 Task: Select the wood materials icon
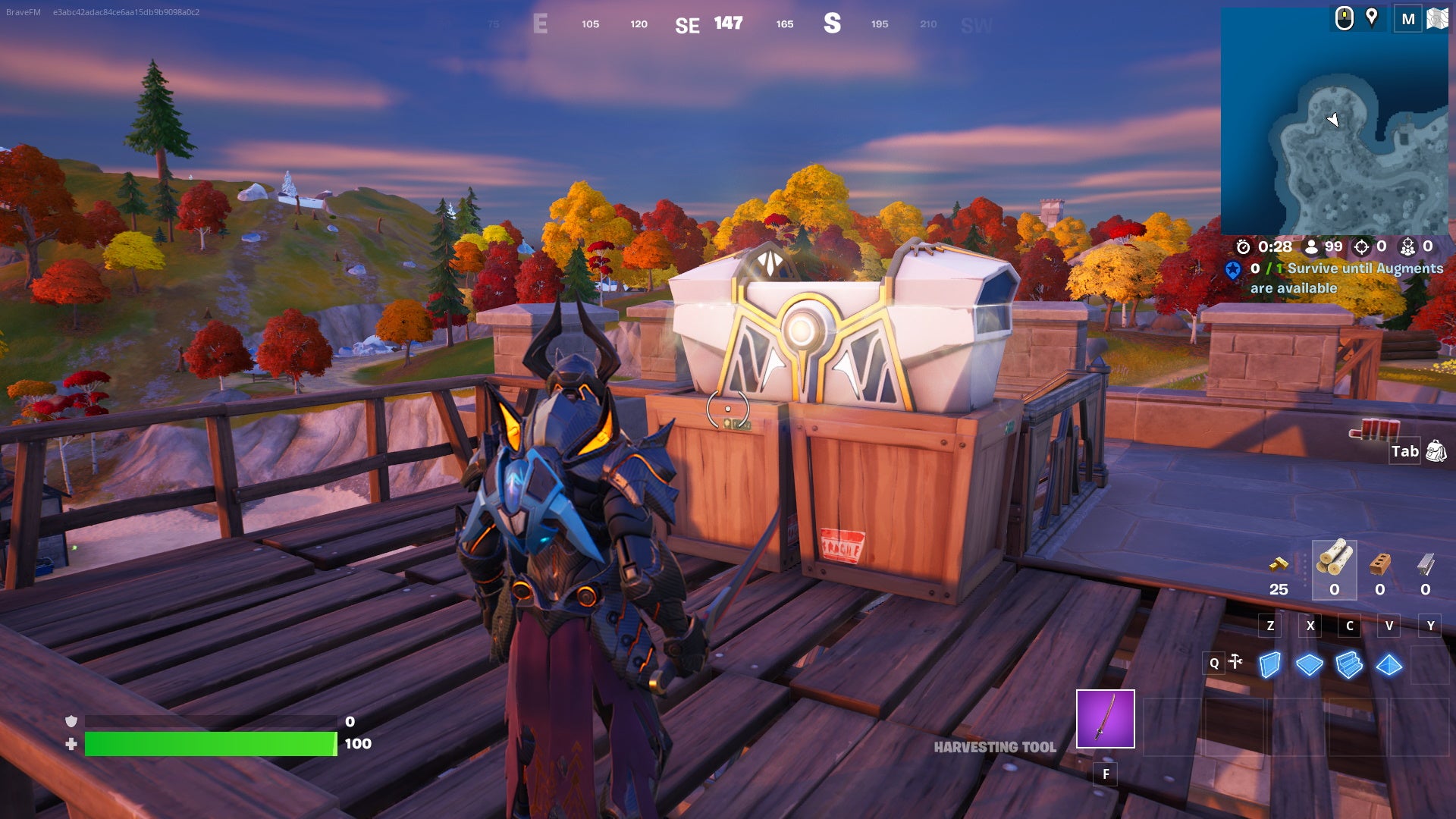tap(1335, 558)
